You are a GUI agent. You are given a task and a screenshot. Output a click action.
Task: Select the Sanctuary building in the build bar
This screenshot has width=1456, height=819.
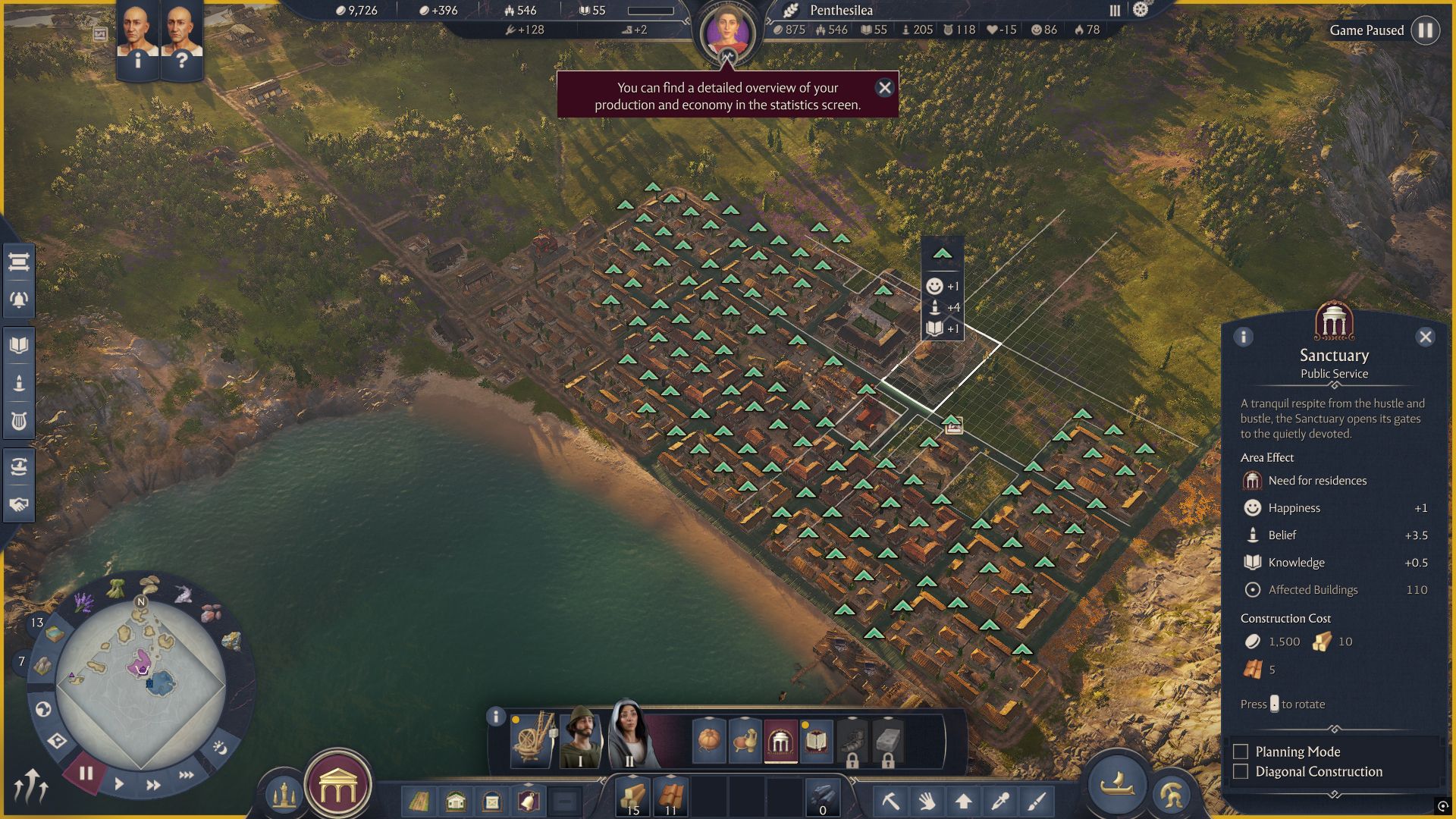click(780, 741)
